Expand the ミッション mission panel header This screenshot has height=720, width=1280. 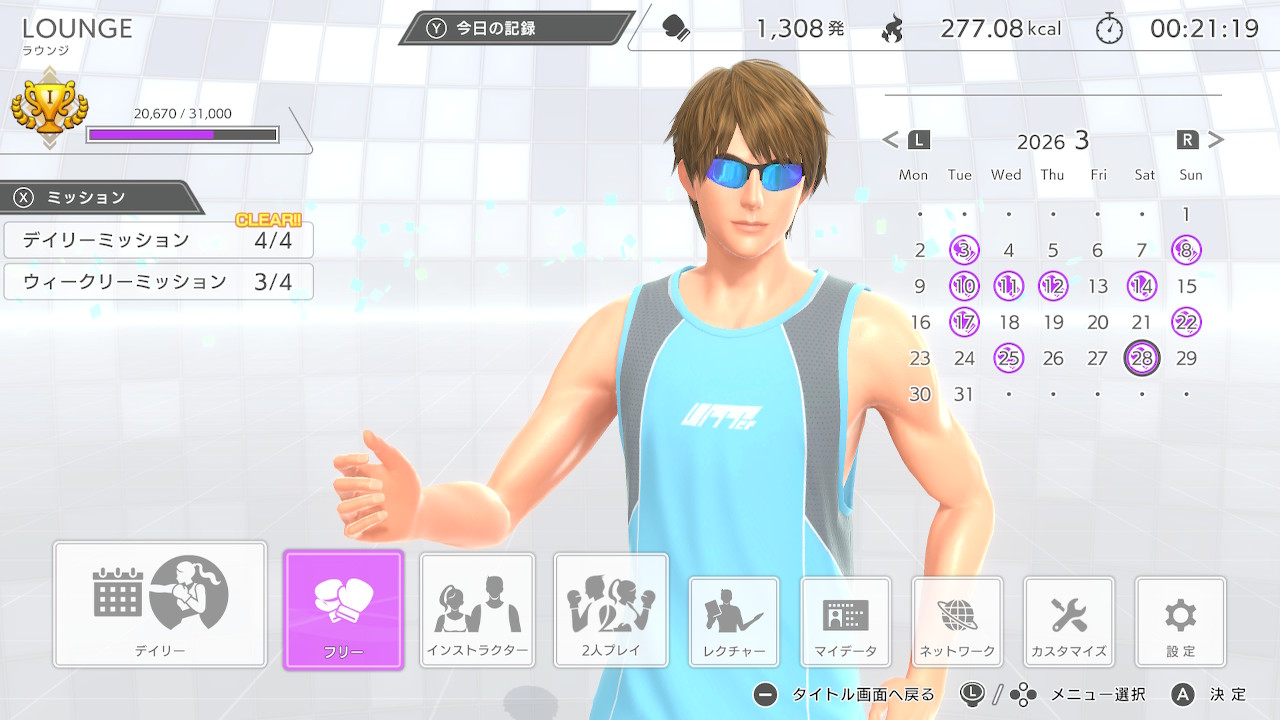(100, 197)
